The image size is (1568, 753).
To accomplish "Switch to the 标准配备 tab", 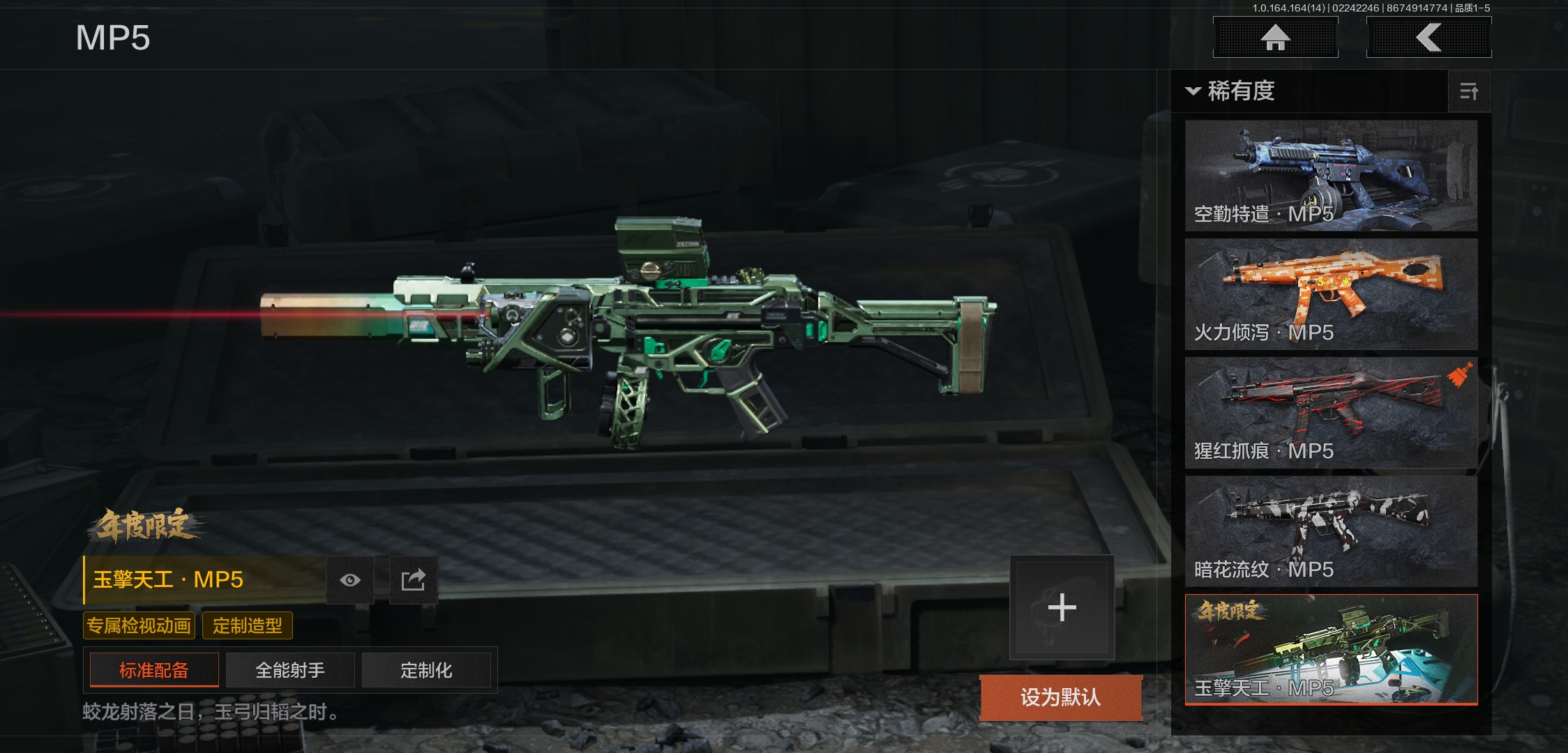I will 154,671.
